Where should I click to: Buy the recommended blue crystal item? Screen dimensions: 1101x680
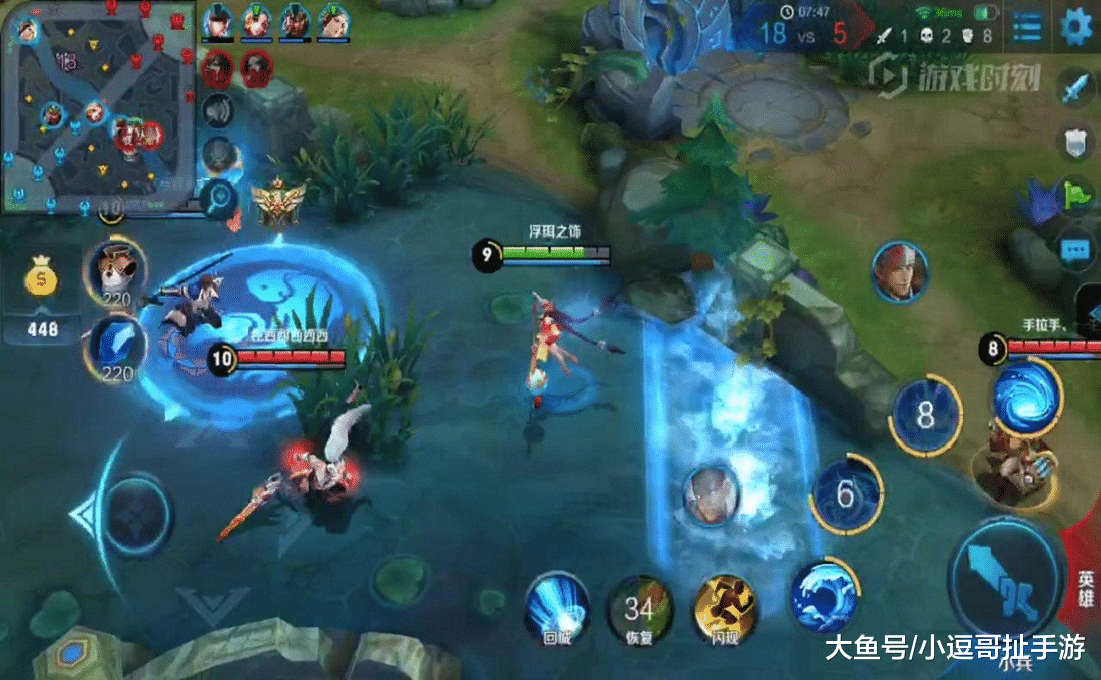point(117,348)
